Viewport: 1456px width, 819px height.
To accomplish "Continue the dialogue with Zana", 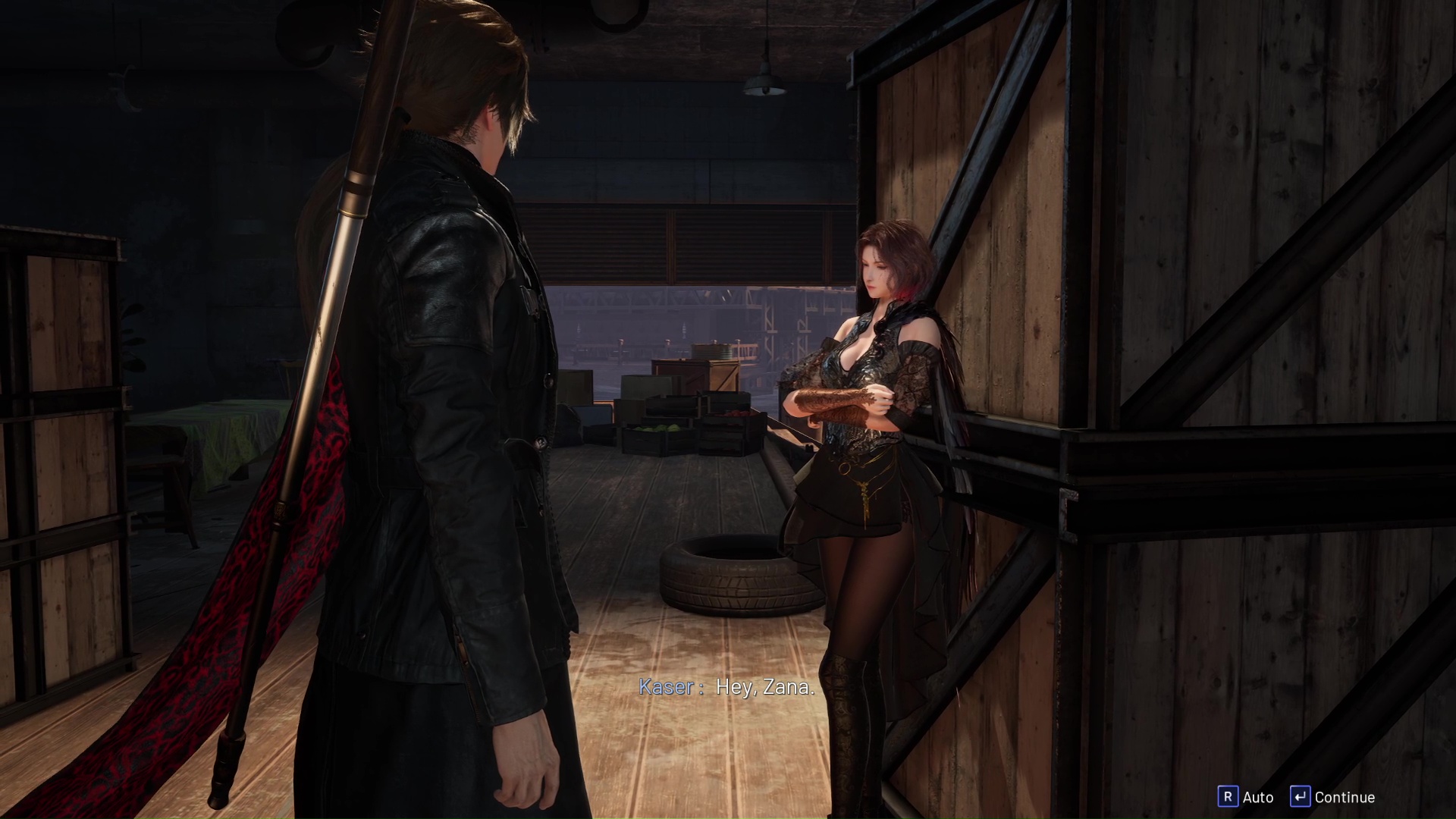I will pos(1332,797).
